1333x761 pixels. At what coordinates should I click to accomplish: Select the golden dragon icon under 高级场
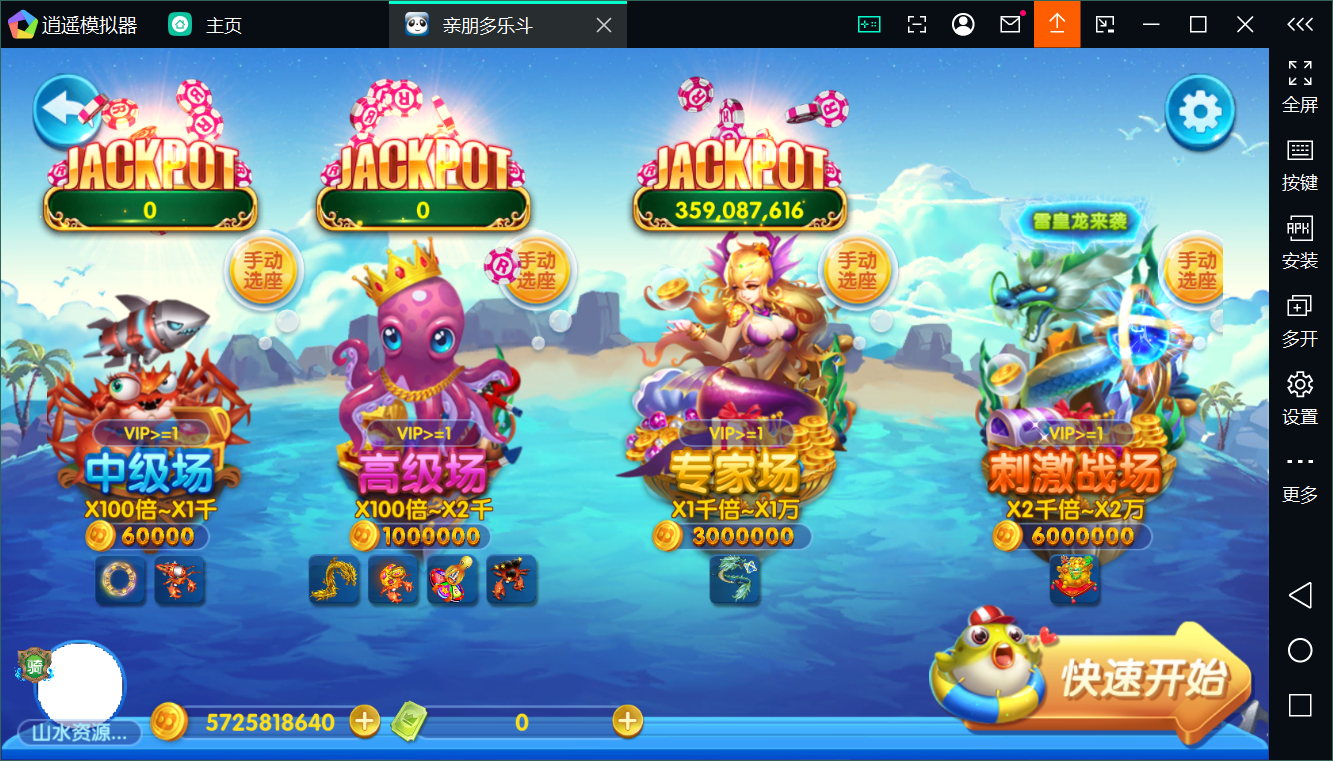pyautogui.click(x=334, y=580)
